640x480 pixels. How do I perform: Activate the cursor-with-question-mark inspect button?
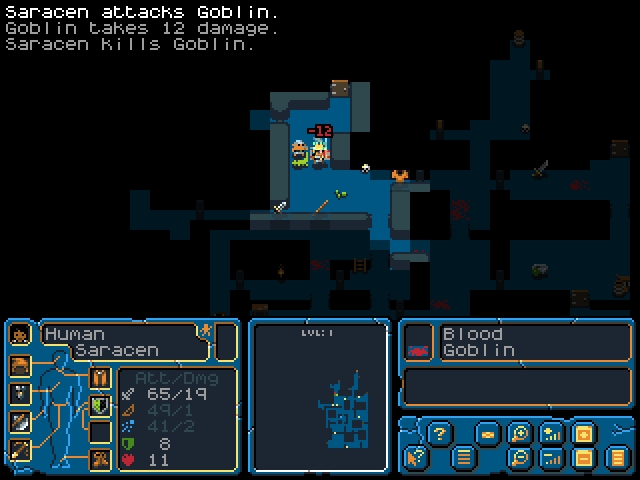(x=415, y=458)
